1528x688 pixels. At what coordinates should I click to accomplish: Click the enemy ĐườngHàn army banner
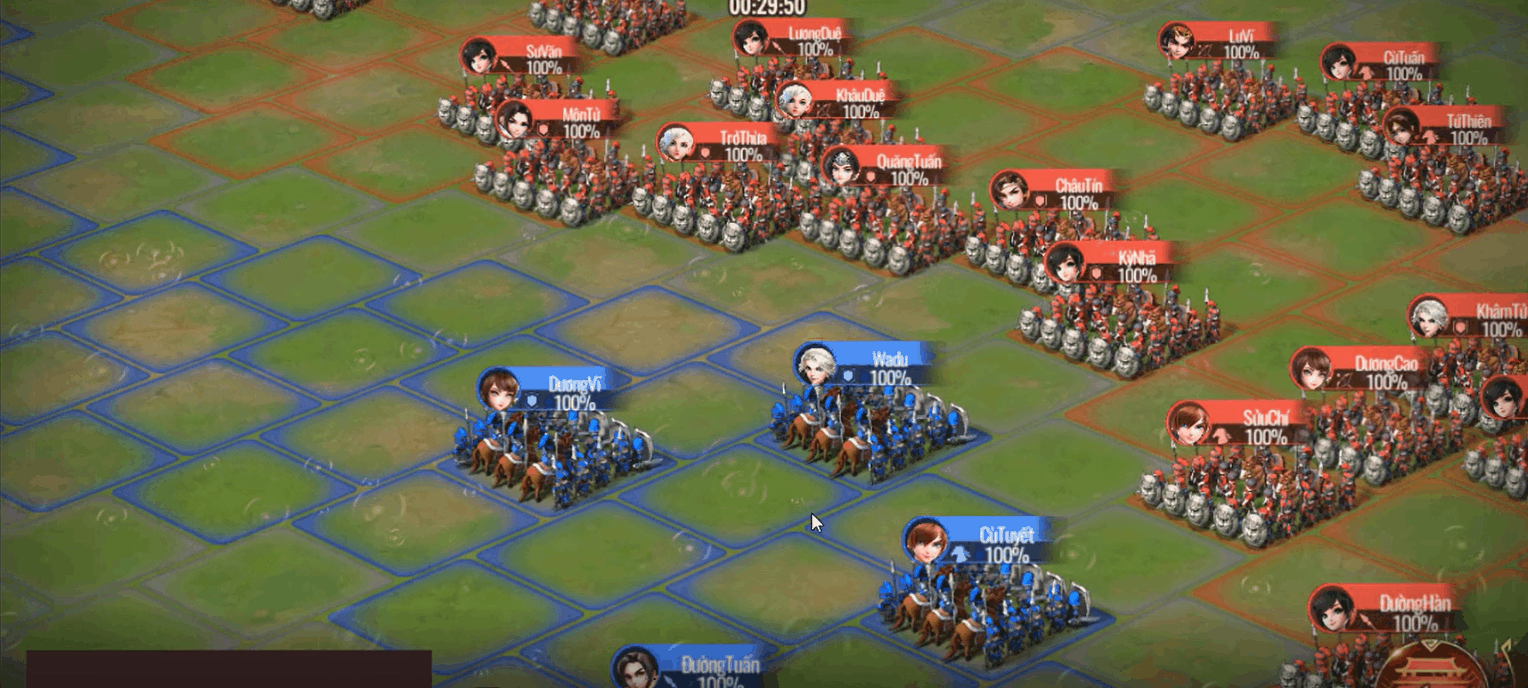click(1390, 611)
